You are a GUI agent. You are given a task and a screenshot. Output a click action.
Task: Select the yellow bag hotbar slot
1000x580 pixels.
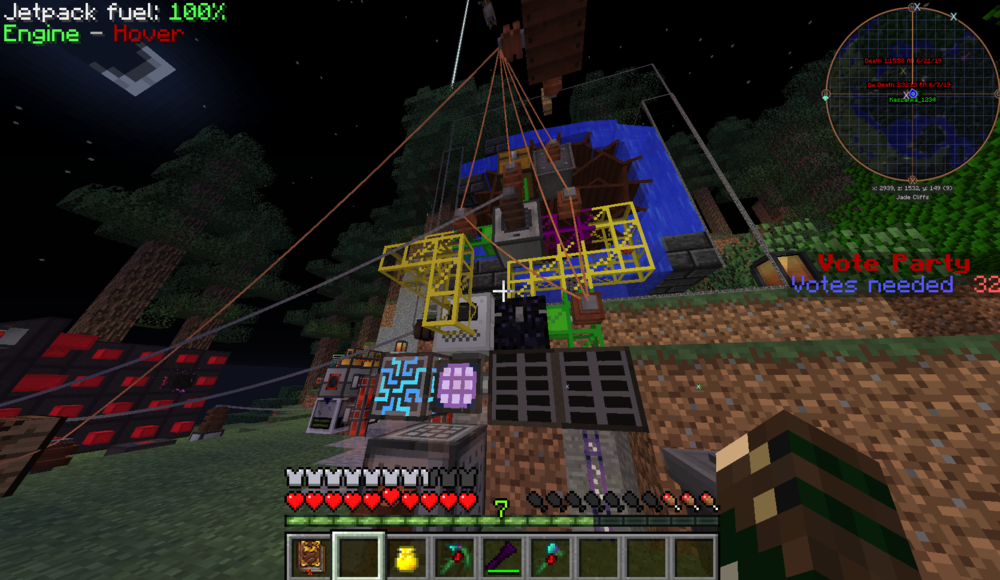[x=406, y=557]
